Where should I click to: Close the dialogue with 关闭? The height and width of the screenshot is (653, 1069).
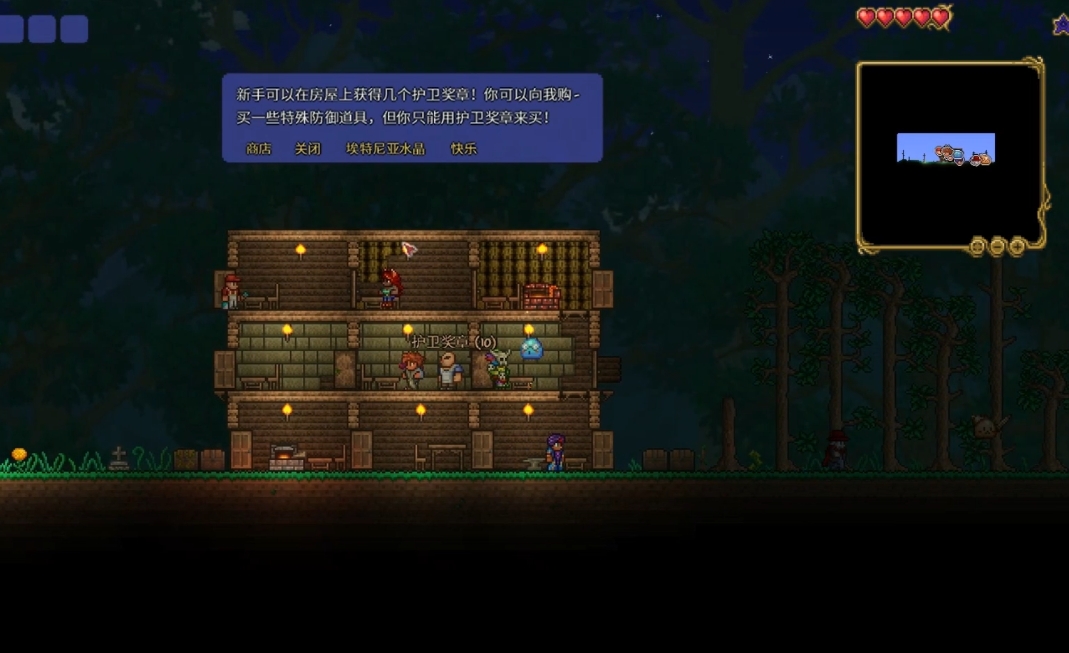tap(307, 148)
